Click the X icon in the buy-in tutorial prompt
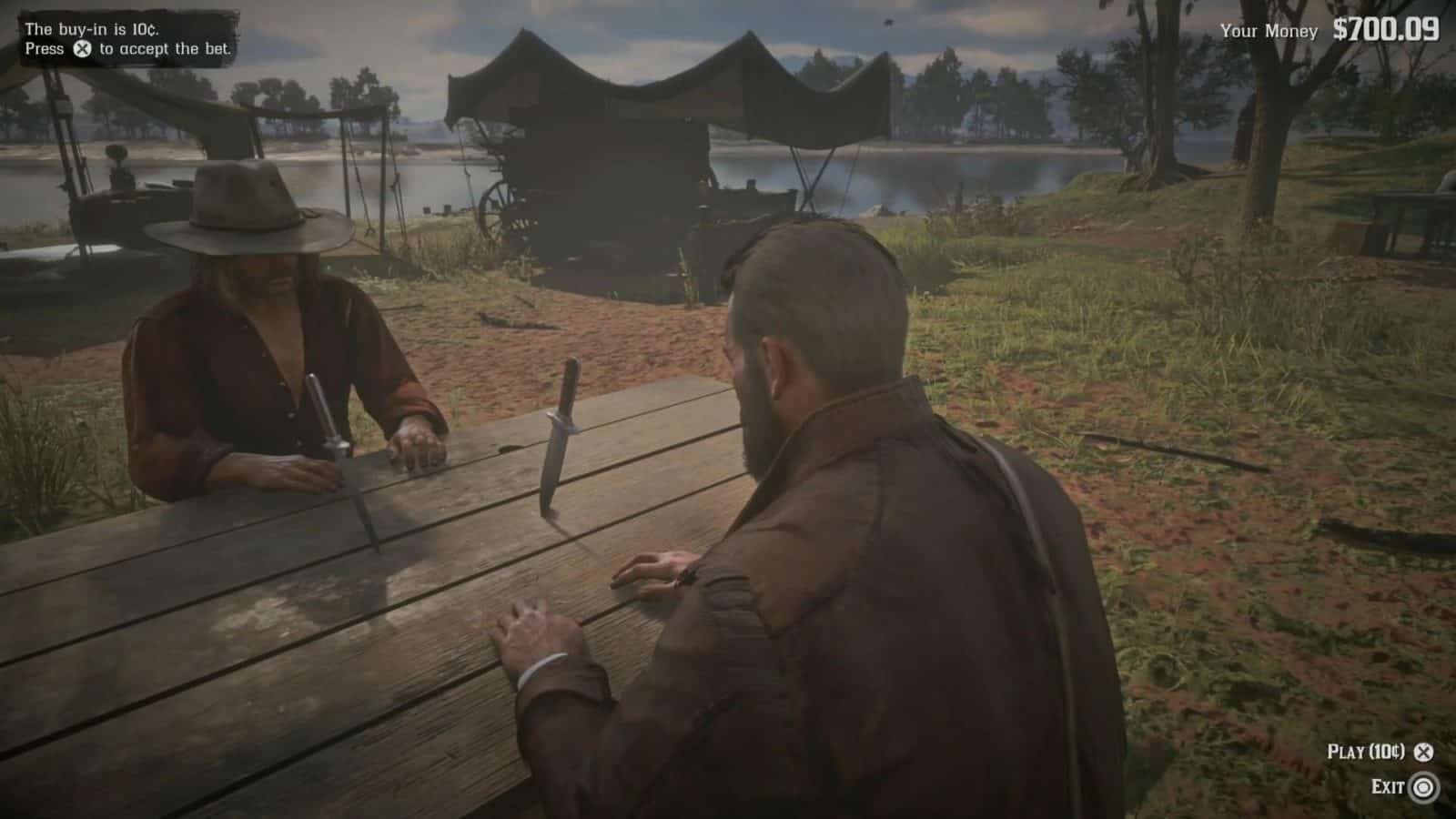Screen dimensions: 1456x819 click(81, 48)
